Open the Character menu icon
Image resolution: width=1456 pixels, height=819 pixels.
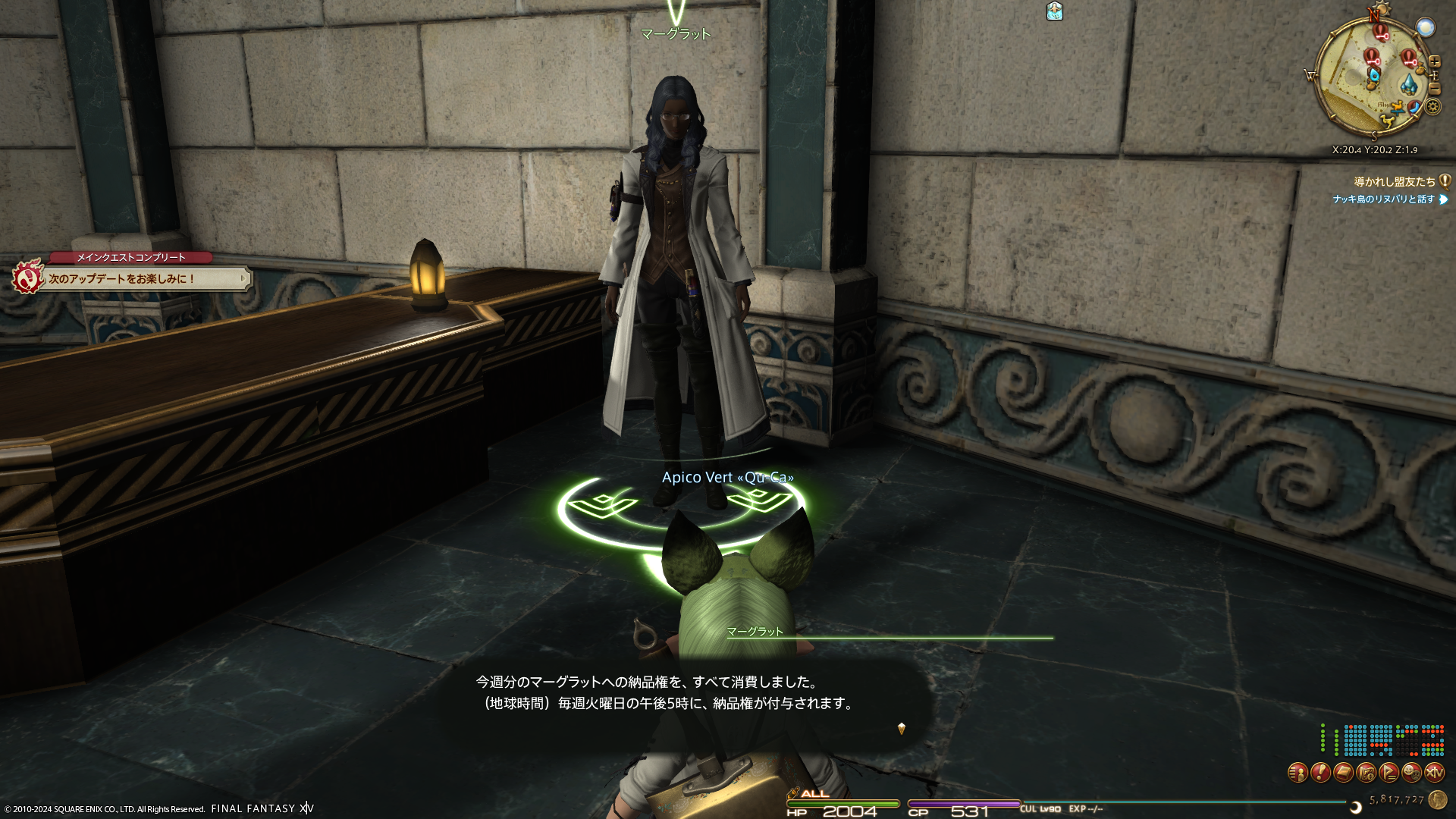1298,773
